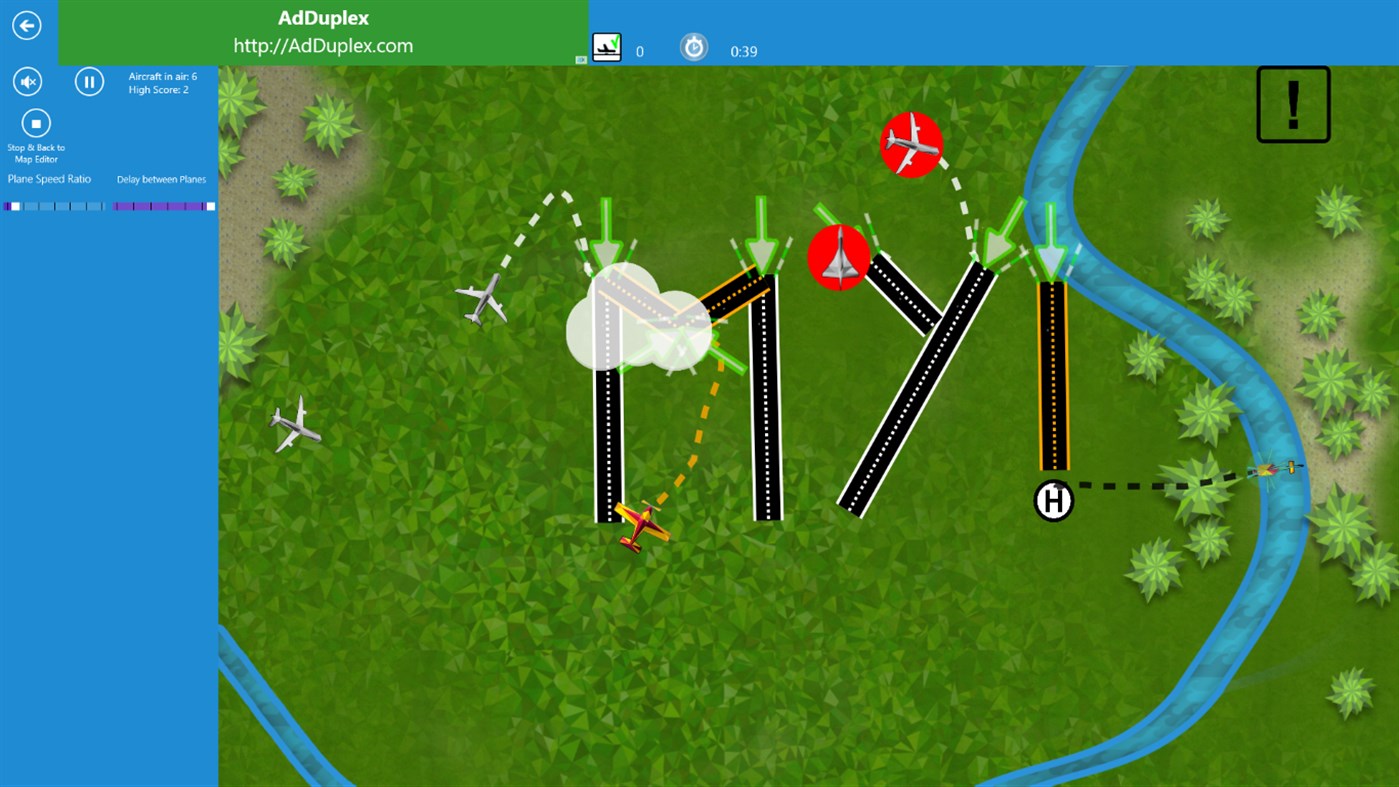This screenshot has width=1399, height=787.
Task: Pause the game using the pause icon
Action: click(89, 81)
